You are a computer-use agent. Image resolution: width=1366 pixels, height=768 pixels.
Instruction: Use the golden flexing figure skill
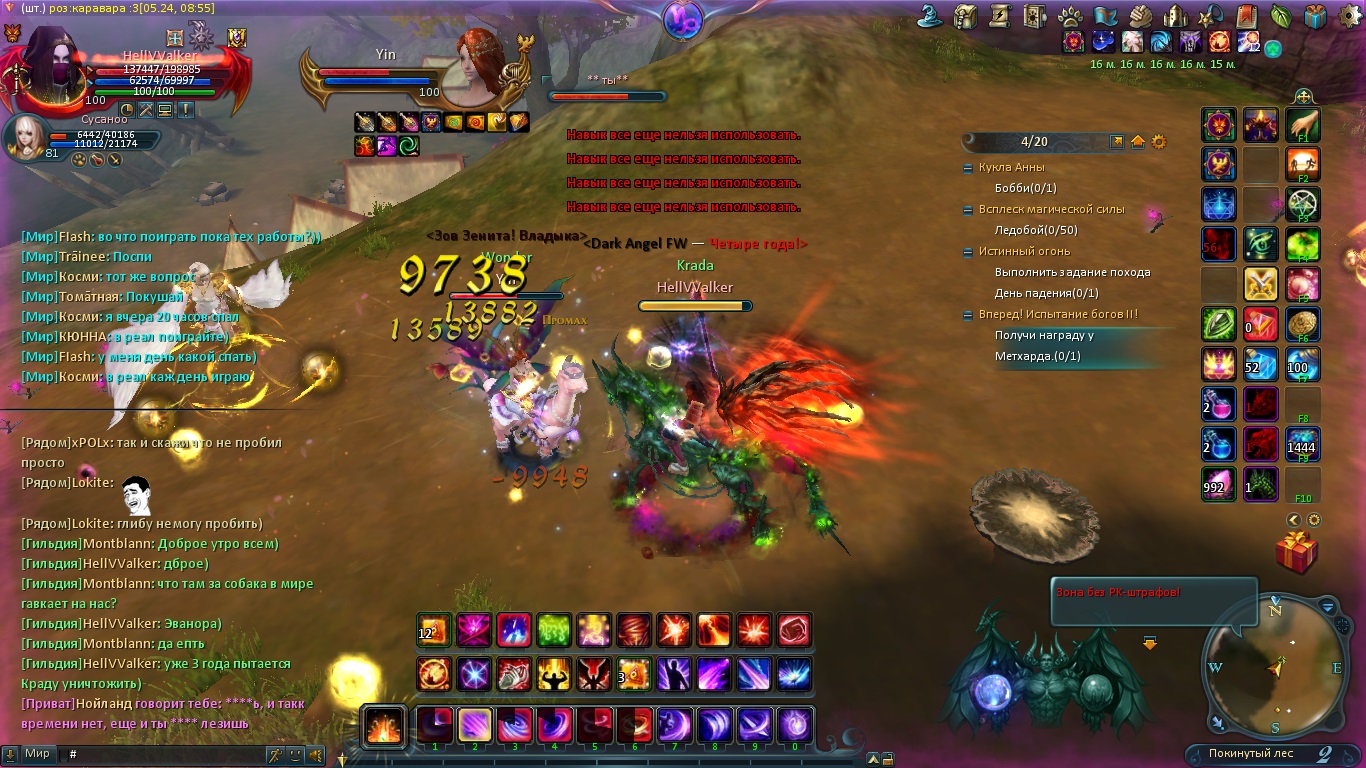(554, 674)
